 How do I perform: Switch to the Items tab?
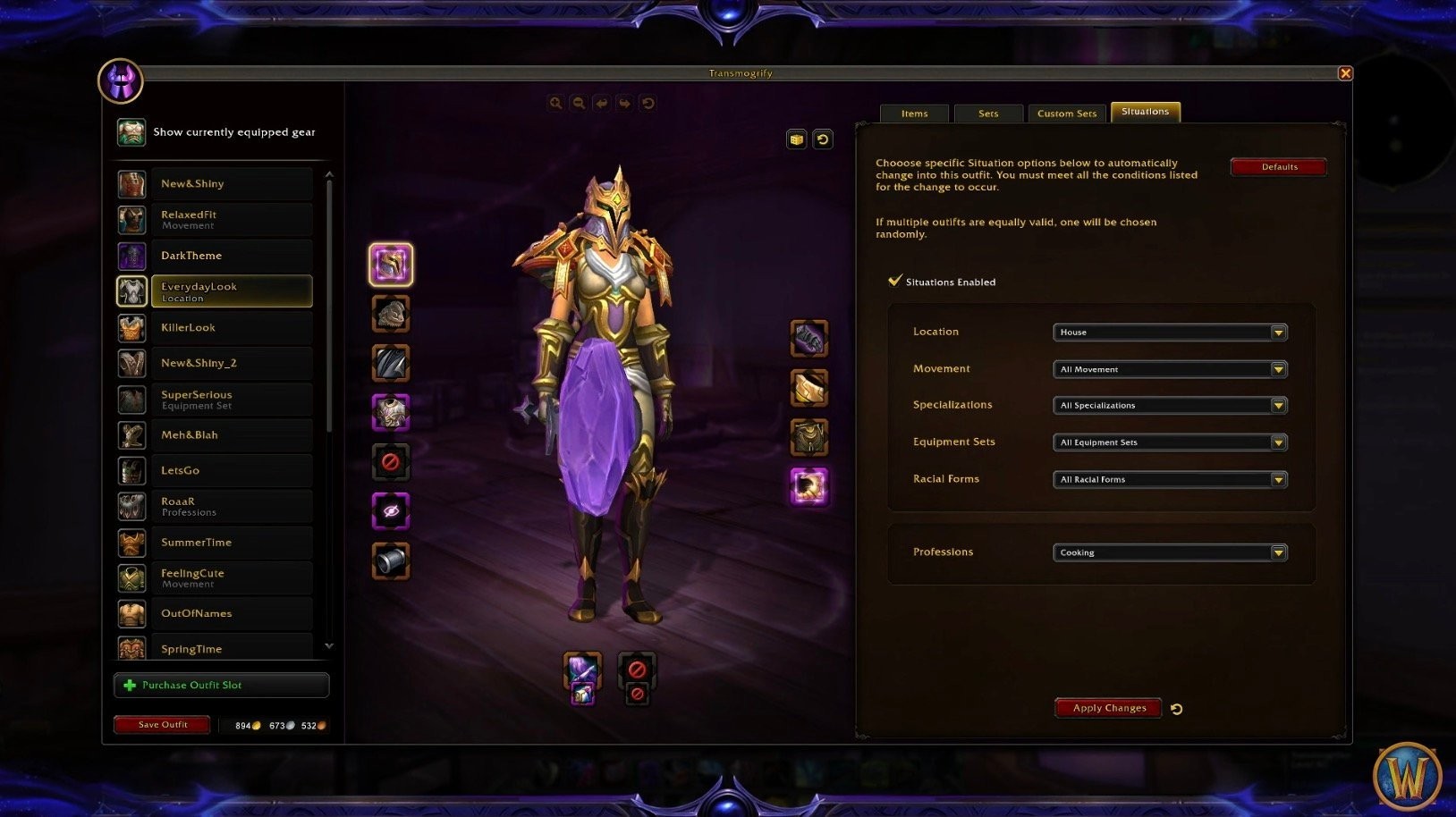pos(914,114)
